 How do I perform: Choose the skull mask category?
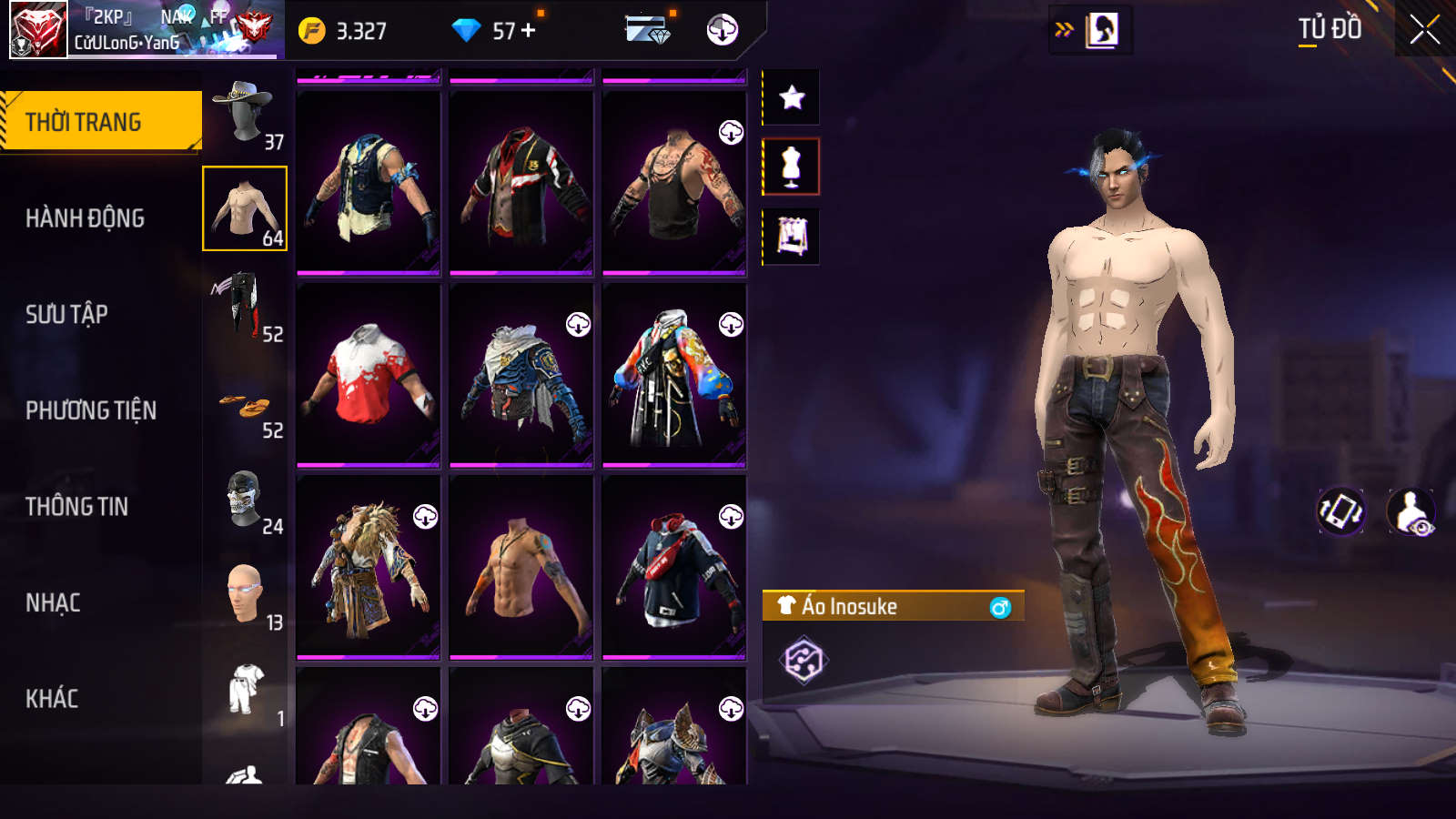[x=245, y=499]
